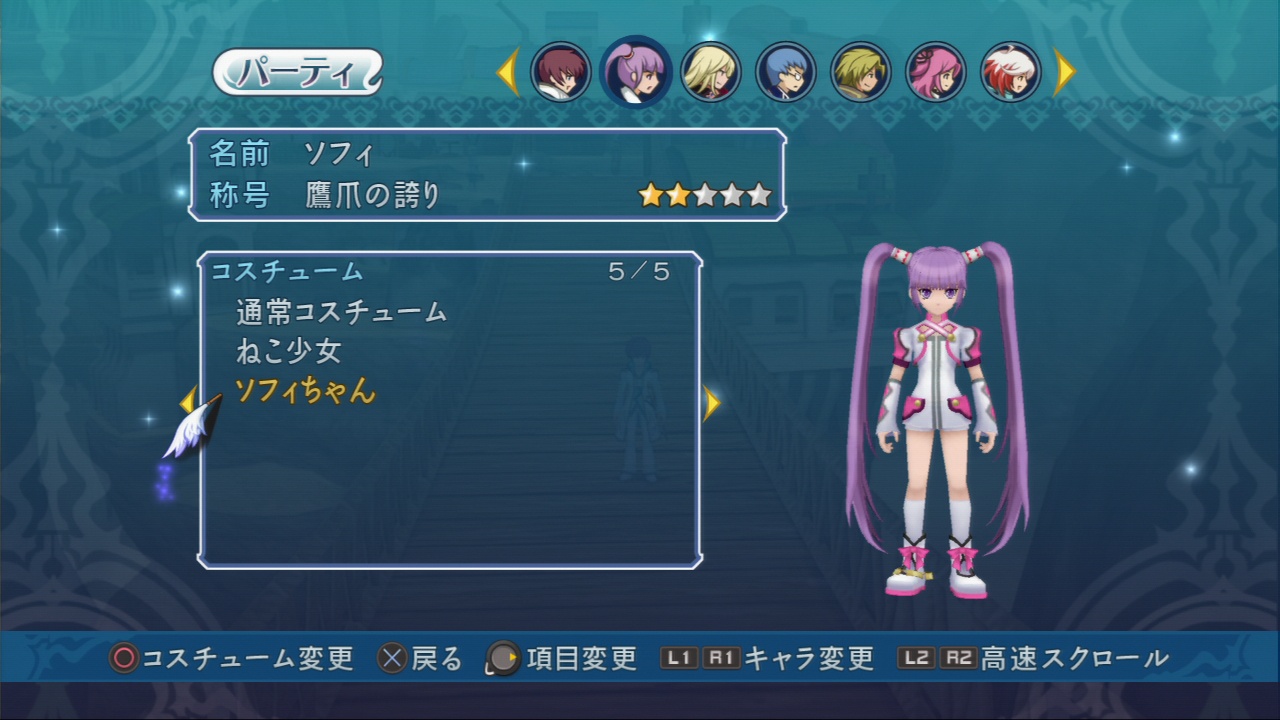Select the pink-haired character portrait icon
The width and height of the screenshot is (1280, 720).
point(937,72)
